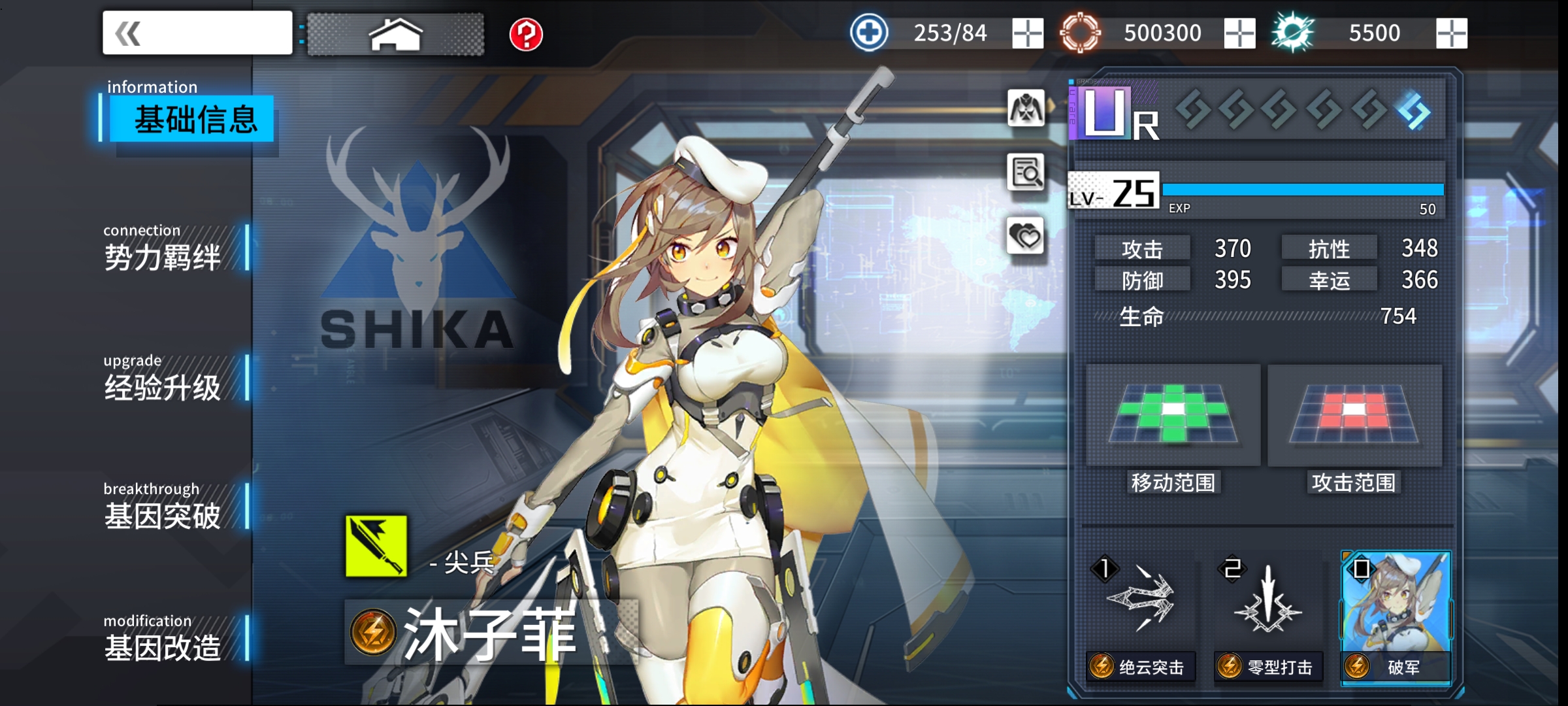Add coins beside the 500300 balance
Image resolution: width=1568 pixels, height=706 pixels.
(1239, 33)
